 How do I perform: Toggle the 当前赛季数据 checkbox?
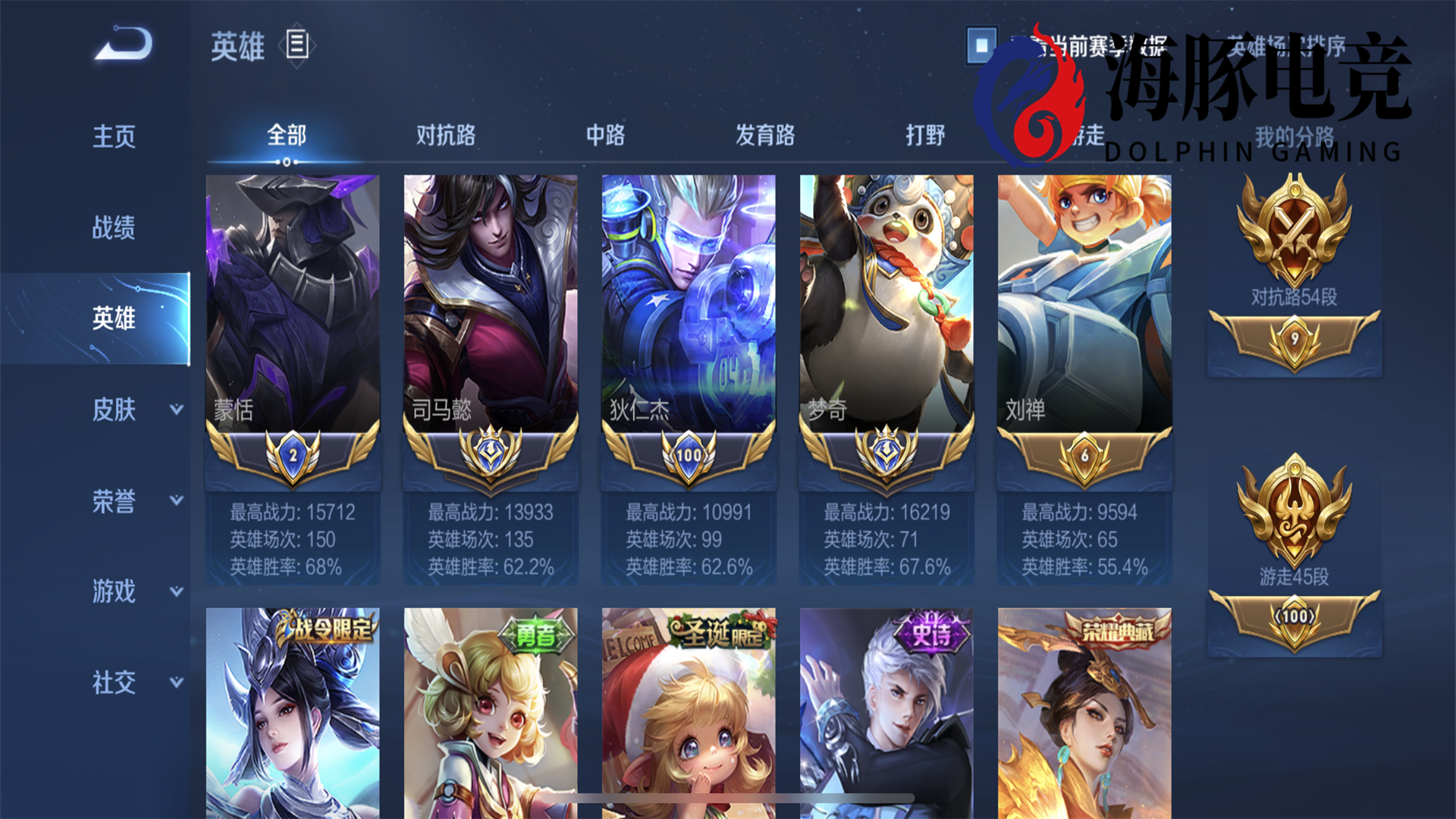point(981,47)
